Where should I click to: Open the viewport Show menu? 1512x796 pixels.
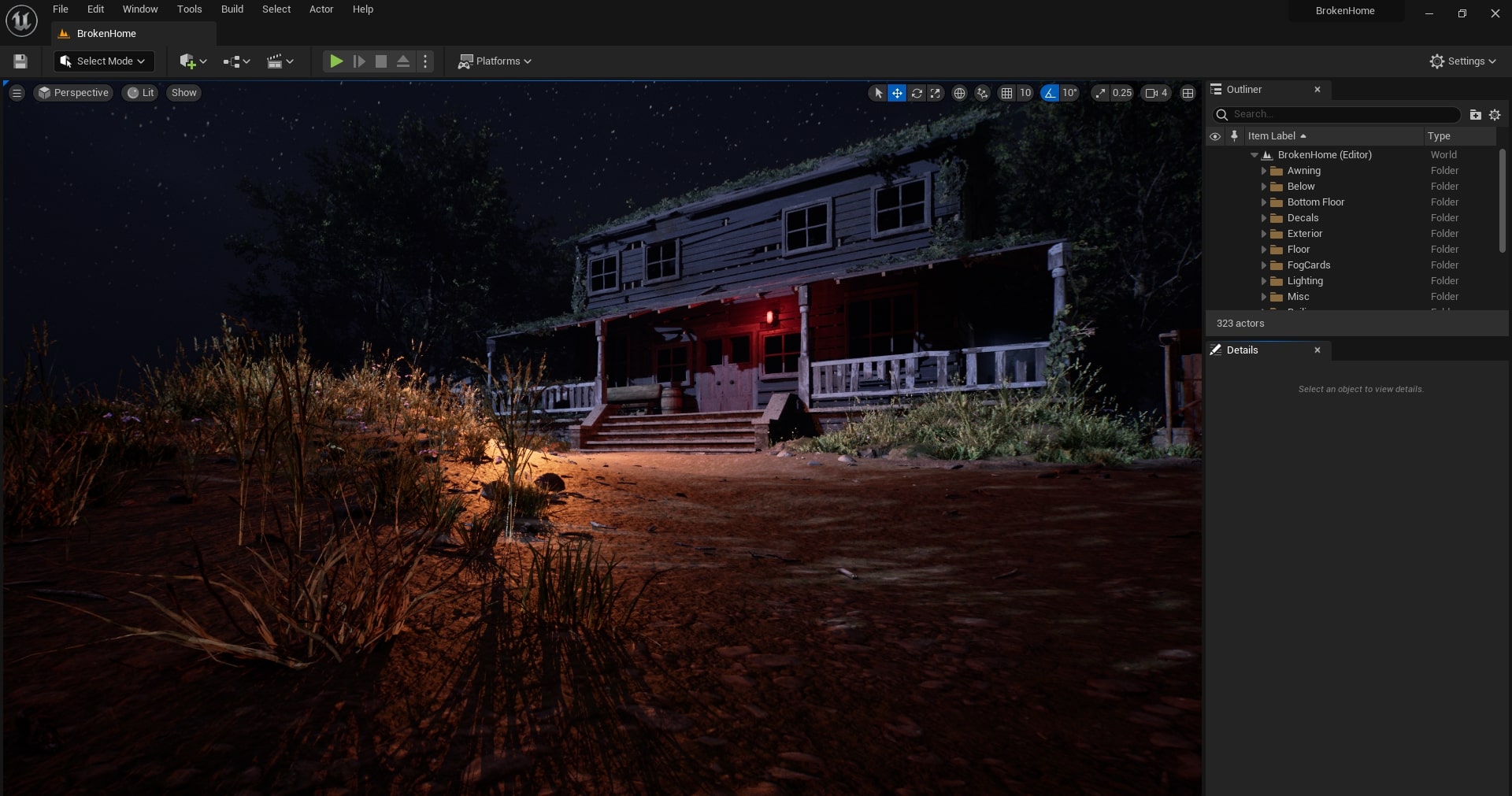[183, 93]
